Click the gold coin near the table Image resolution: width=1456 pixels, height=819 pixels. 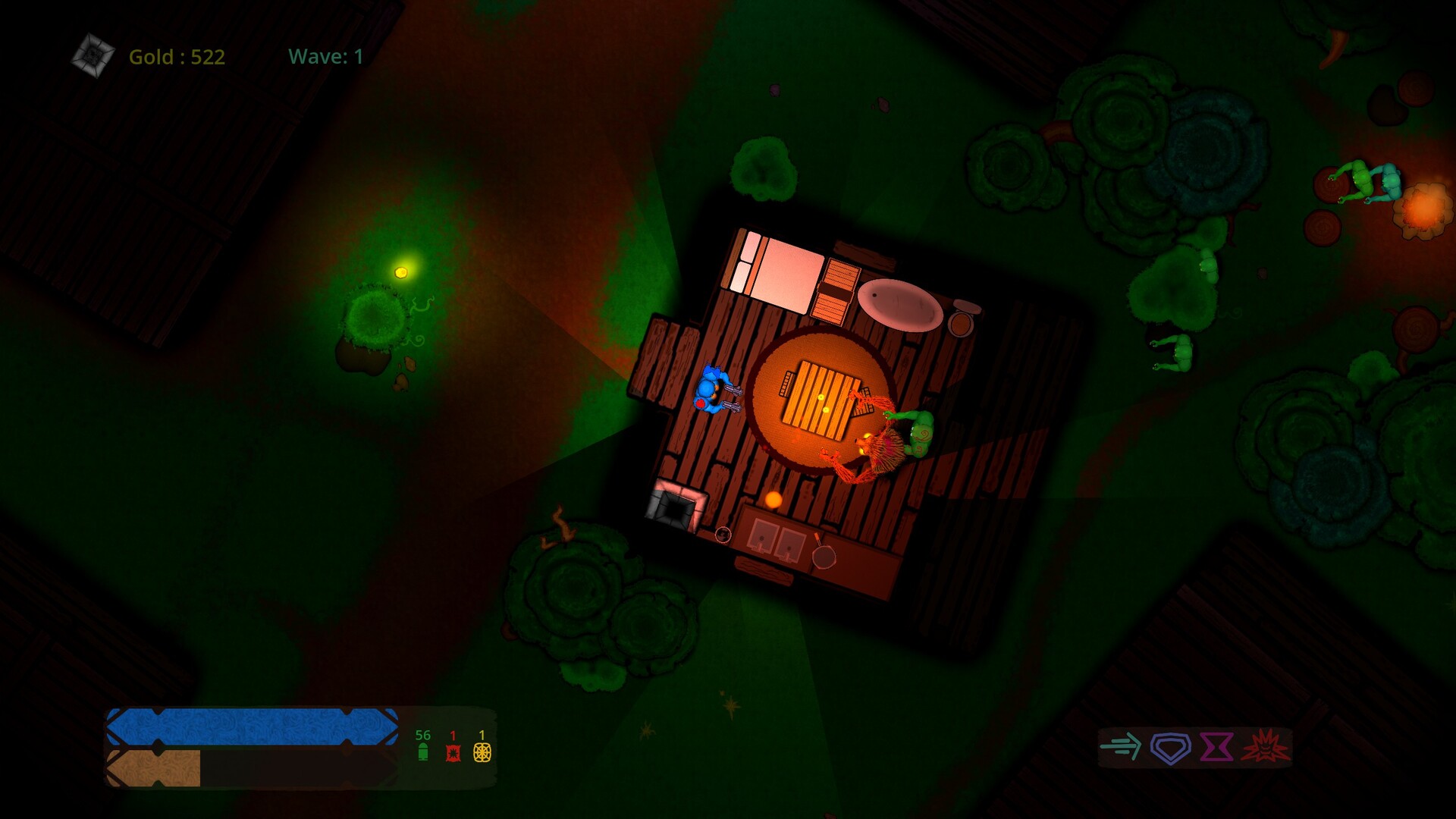click(x=773, y=500)
